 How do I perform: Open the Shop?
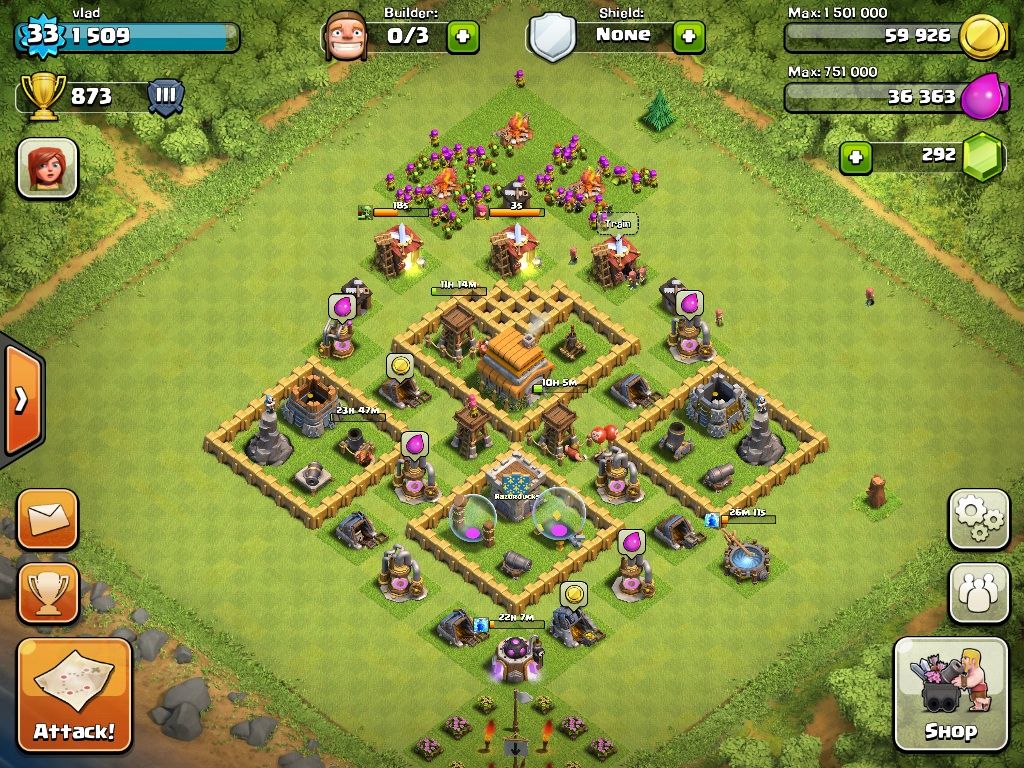[x=950, y=694]
